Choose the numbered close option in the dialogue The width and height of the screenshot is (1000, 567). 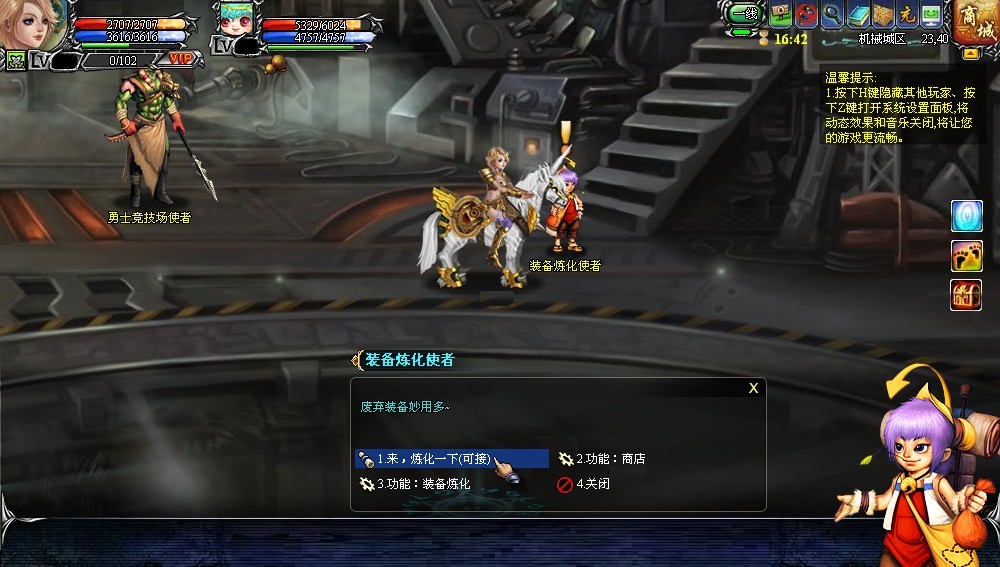coord(592,484)
